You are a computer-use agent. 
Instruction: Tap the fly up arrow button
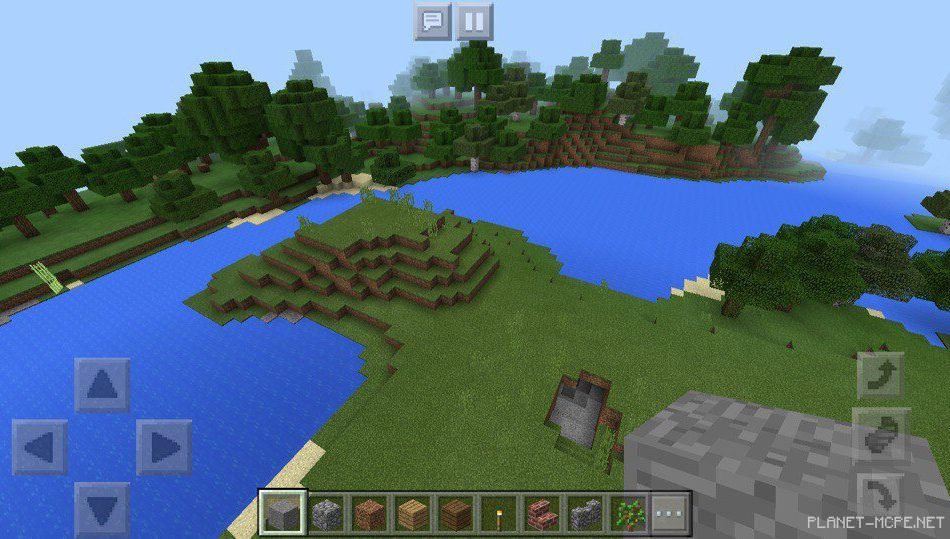881,375
